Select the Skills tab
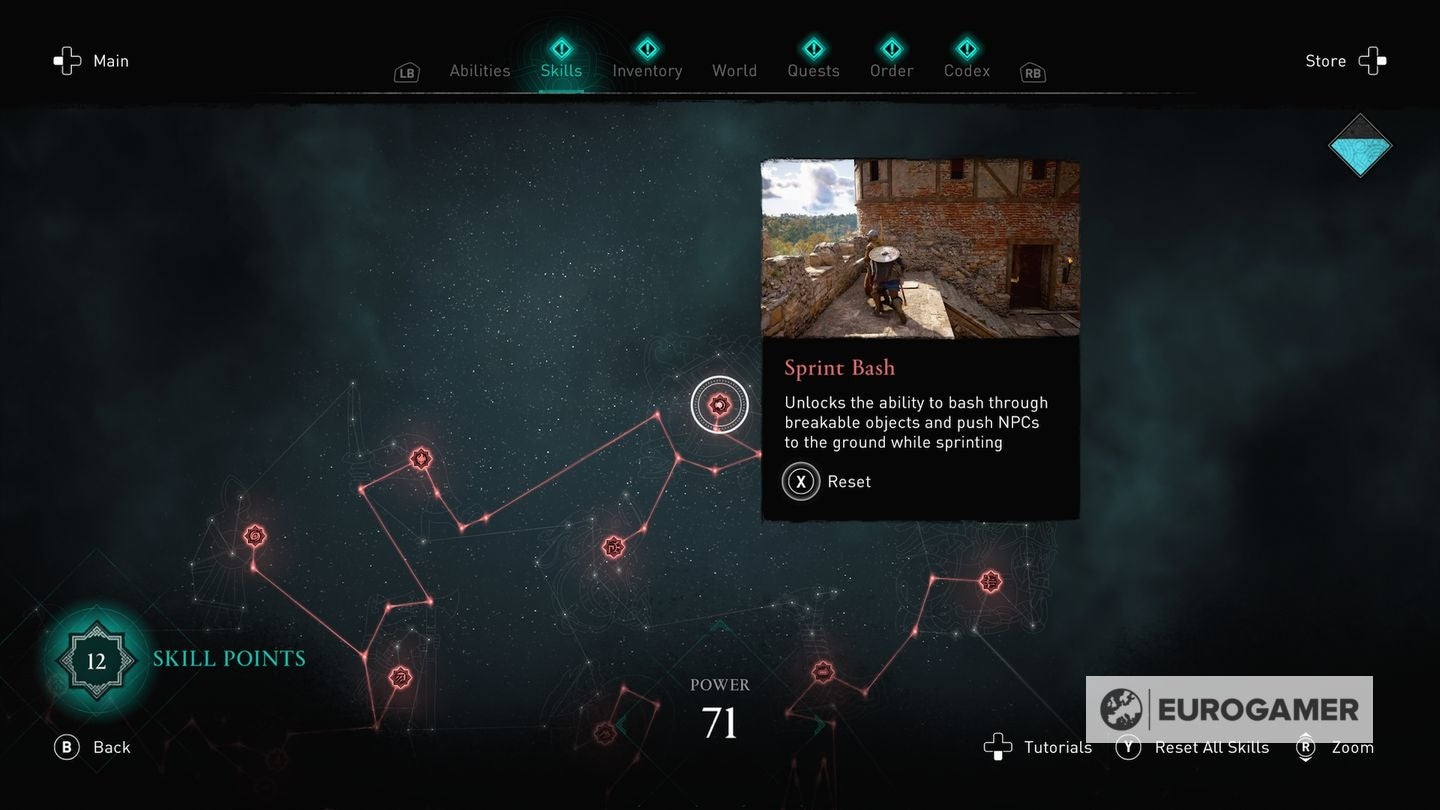This screenshot has height=810, width=1440. 561,70
